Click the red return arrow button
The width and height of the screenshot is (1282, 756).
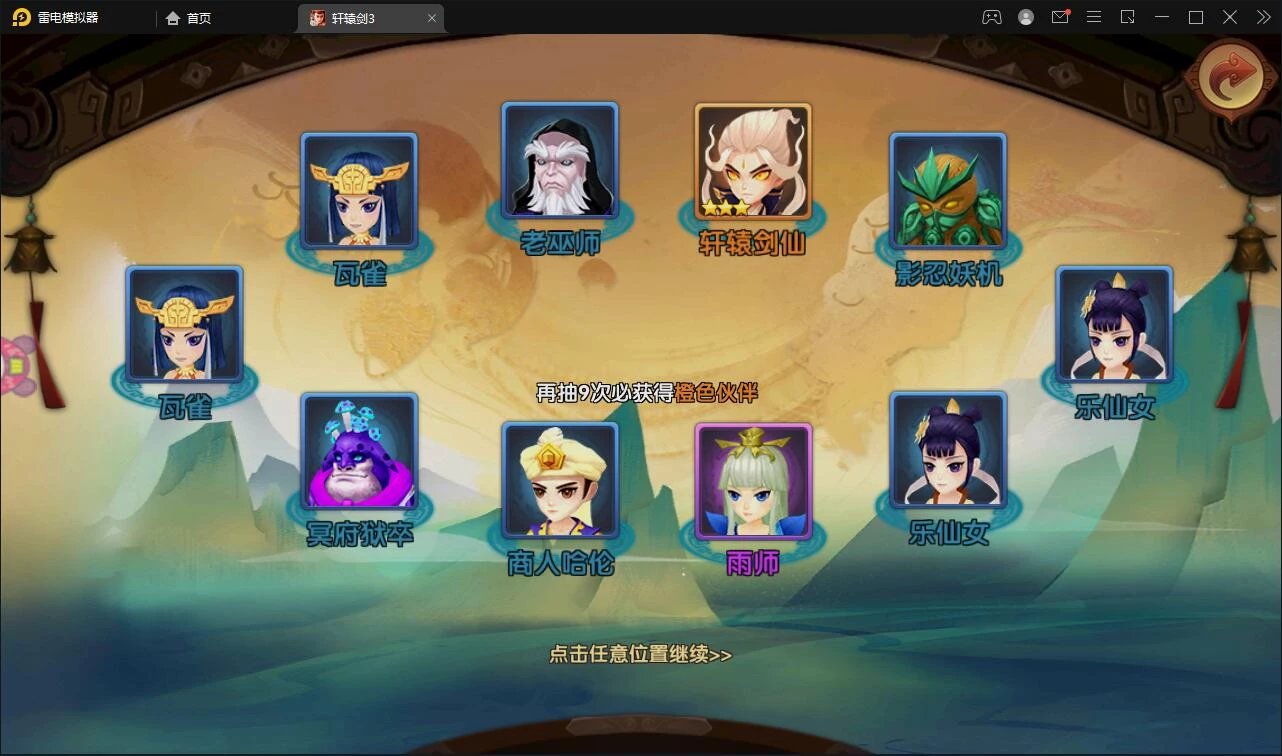click(x=1230, y=80)
